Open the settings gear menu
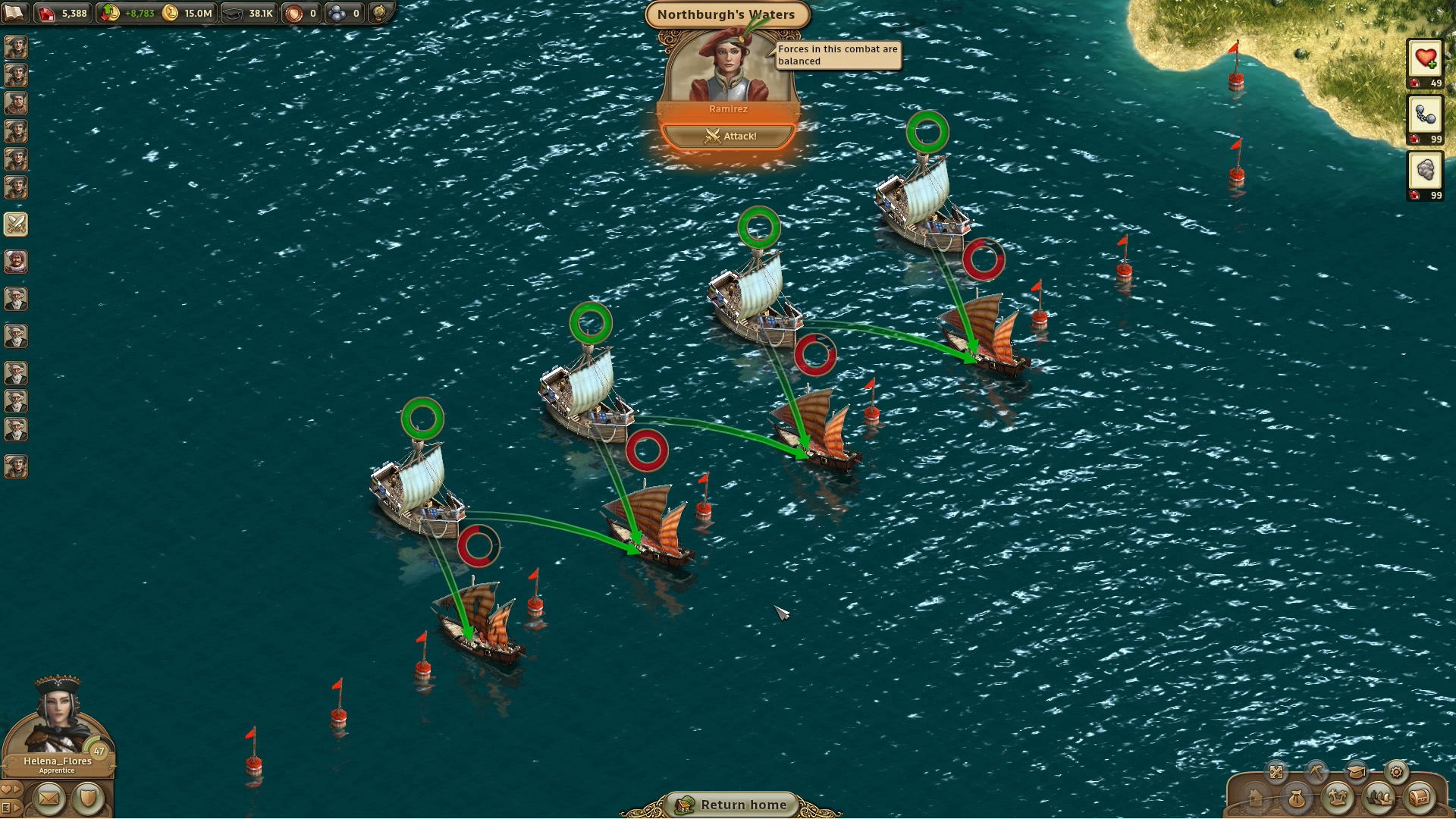 [x=1396, y=772]
